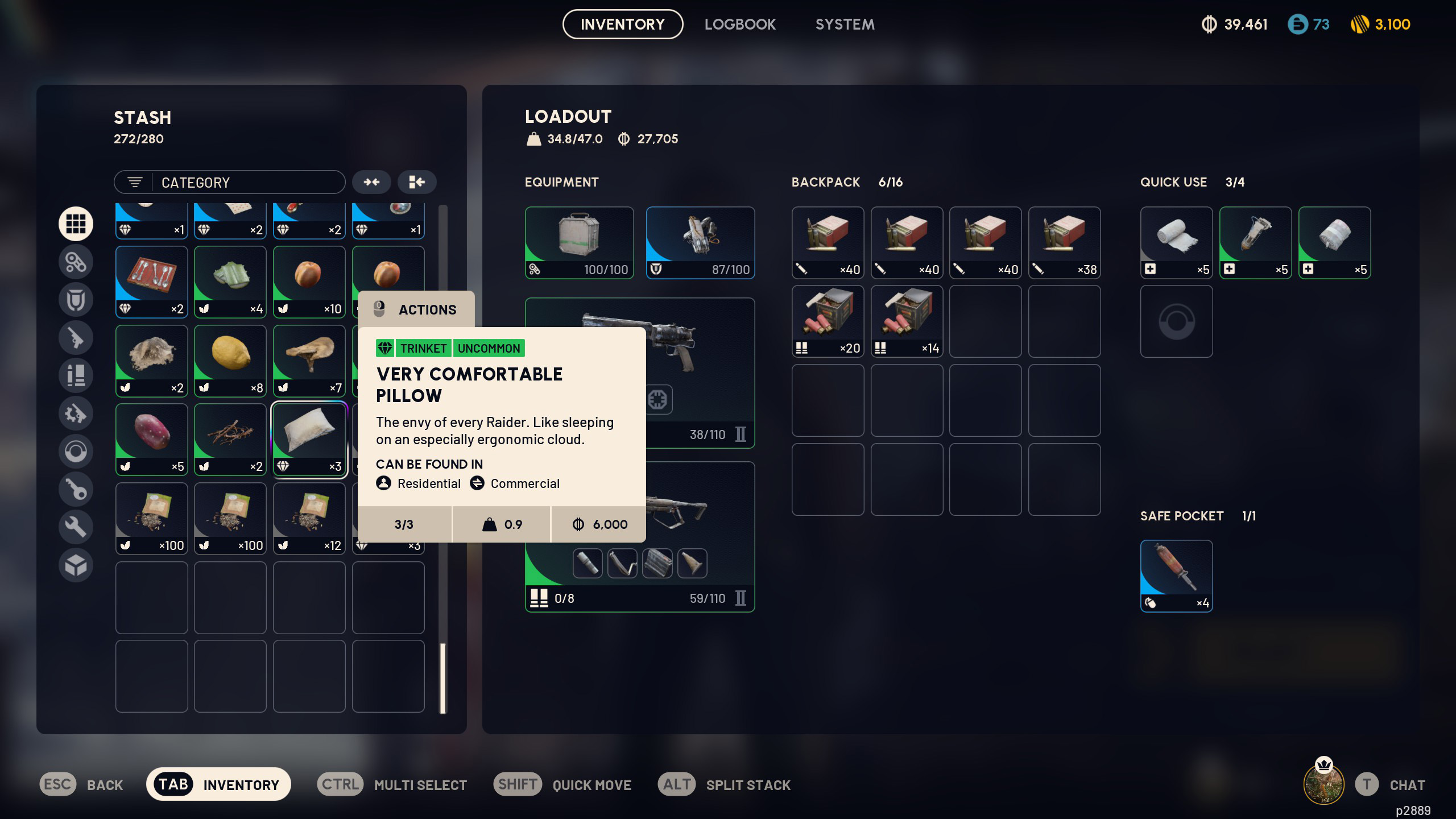
Task: Select the bandage quick use slot
Action: [1176, 243]
